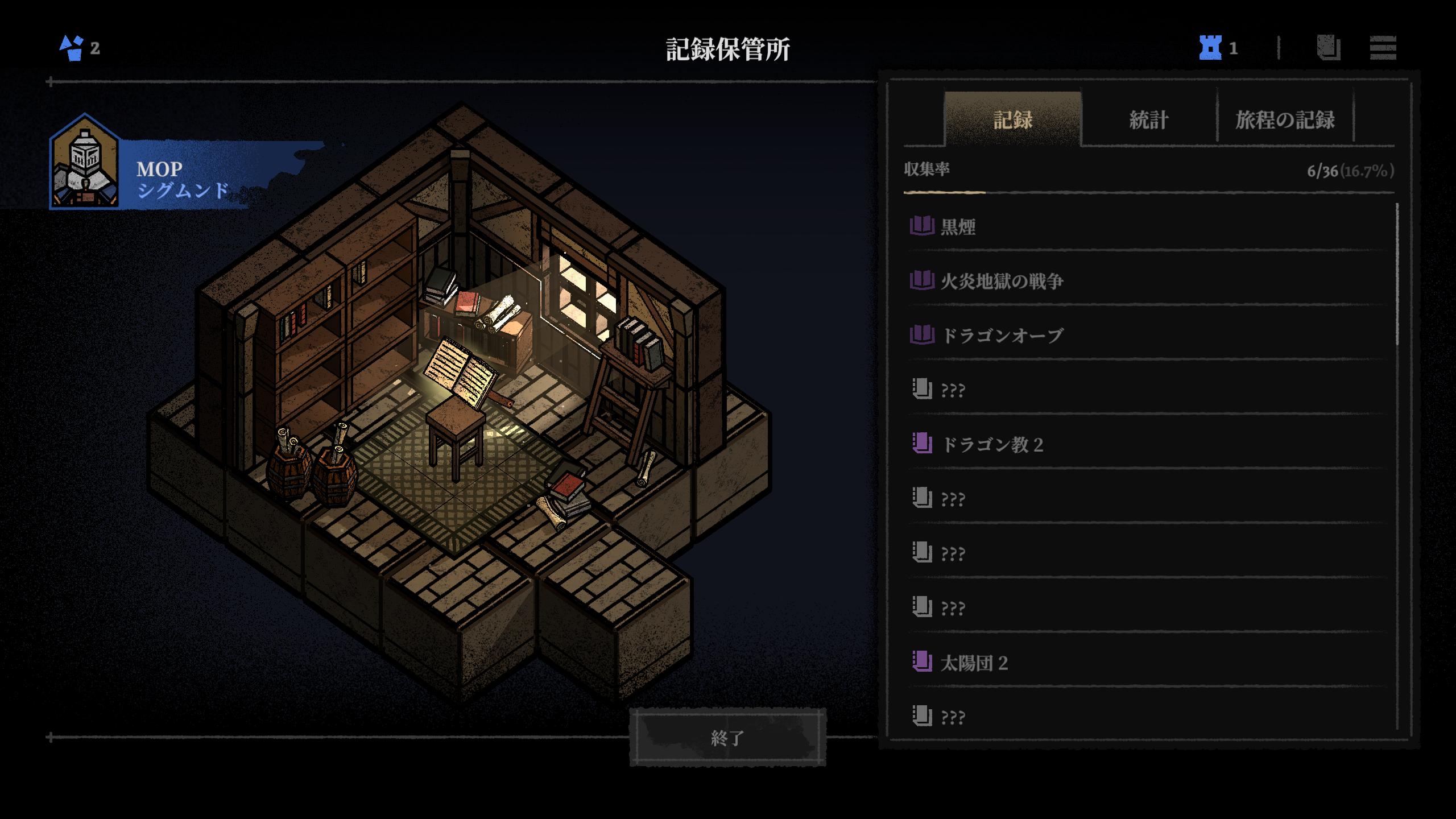Screen dimensions: 1456x819
Task: Open the stacked pages icon in top bar
Action: [1329, 48]
